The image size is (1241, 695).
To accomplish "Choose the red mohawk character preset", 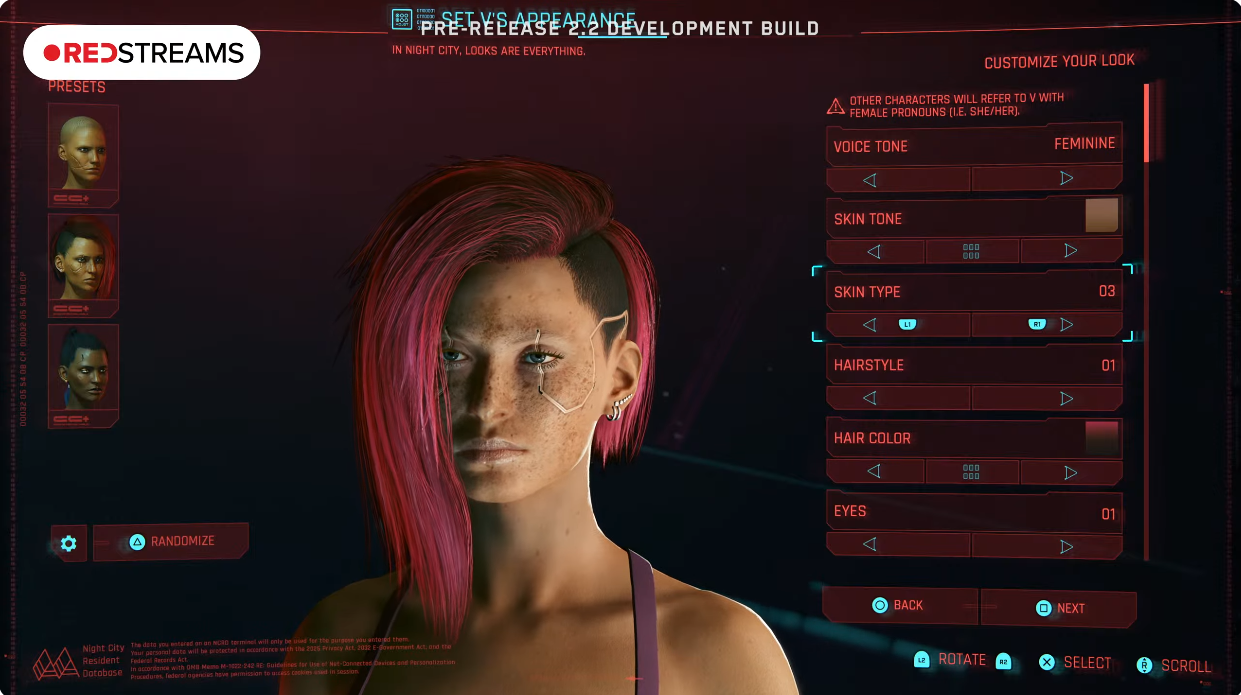I will click(83, 264).
